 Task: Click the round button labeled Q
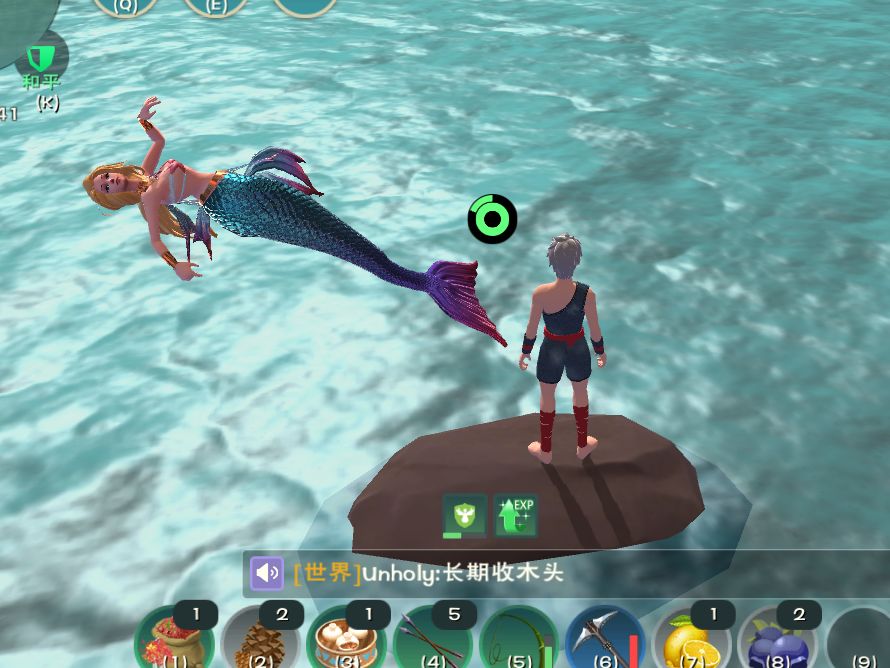click(126, 6)
